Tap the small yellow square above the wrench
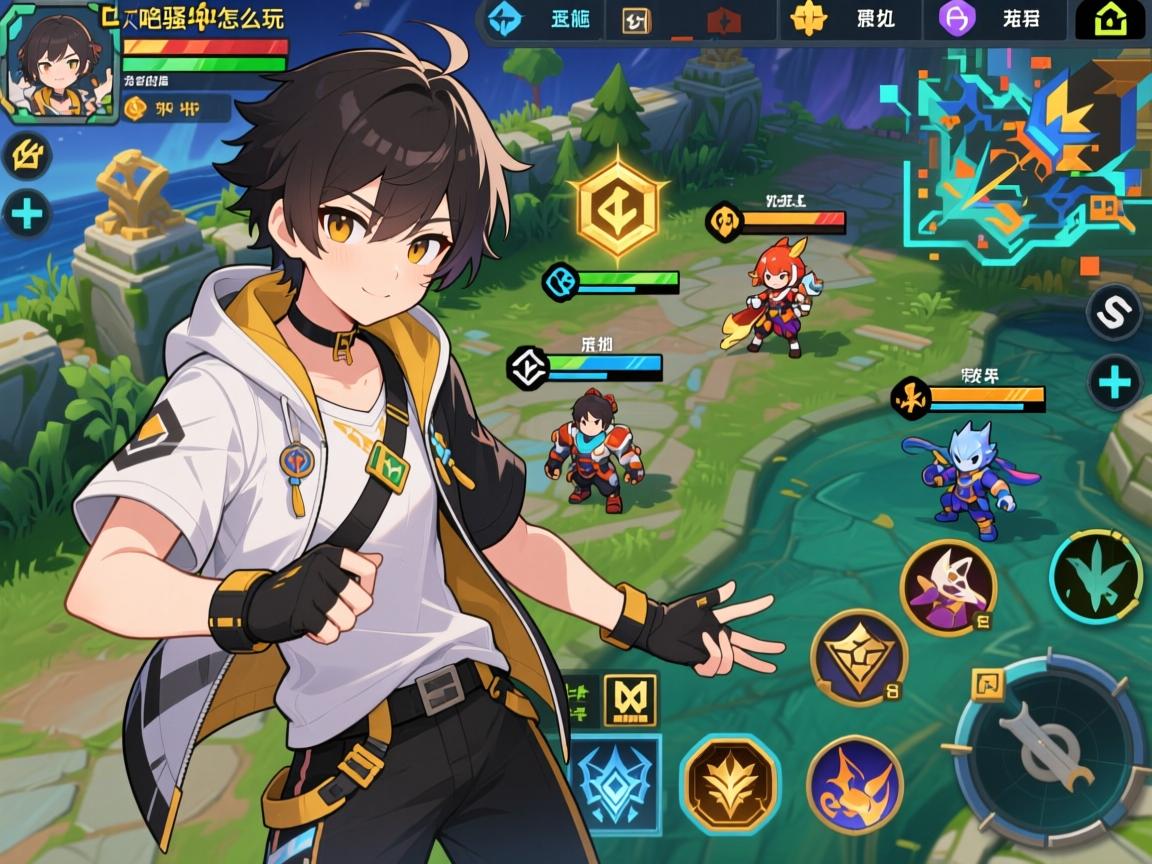 coord(988,686)
